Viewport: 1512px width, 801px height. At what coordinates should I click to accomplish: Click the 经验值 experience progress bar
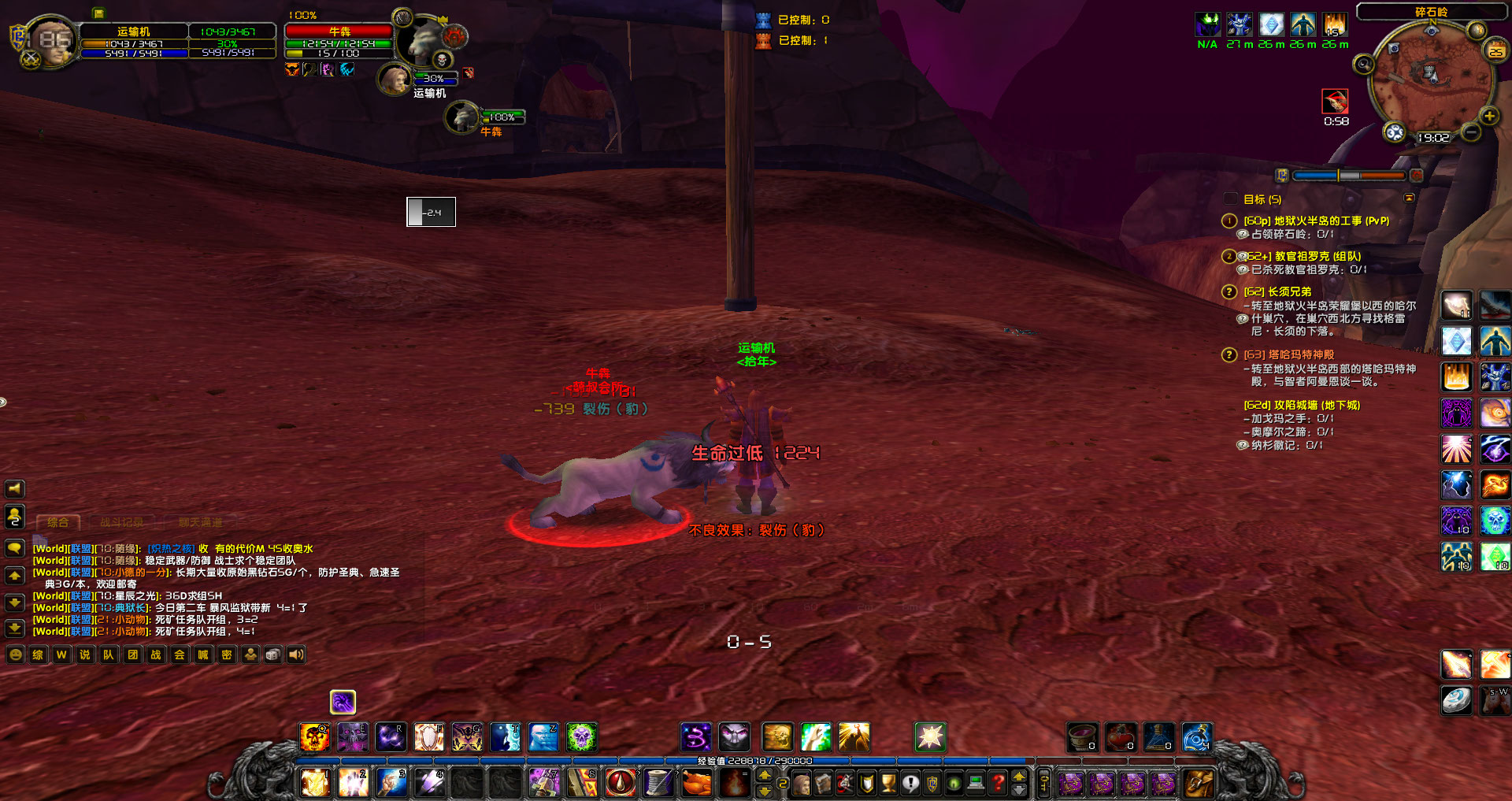pyautogui.click(x=756, y=762)
